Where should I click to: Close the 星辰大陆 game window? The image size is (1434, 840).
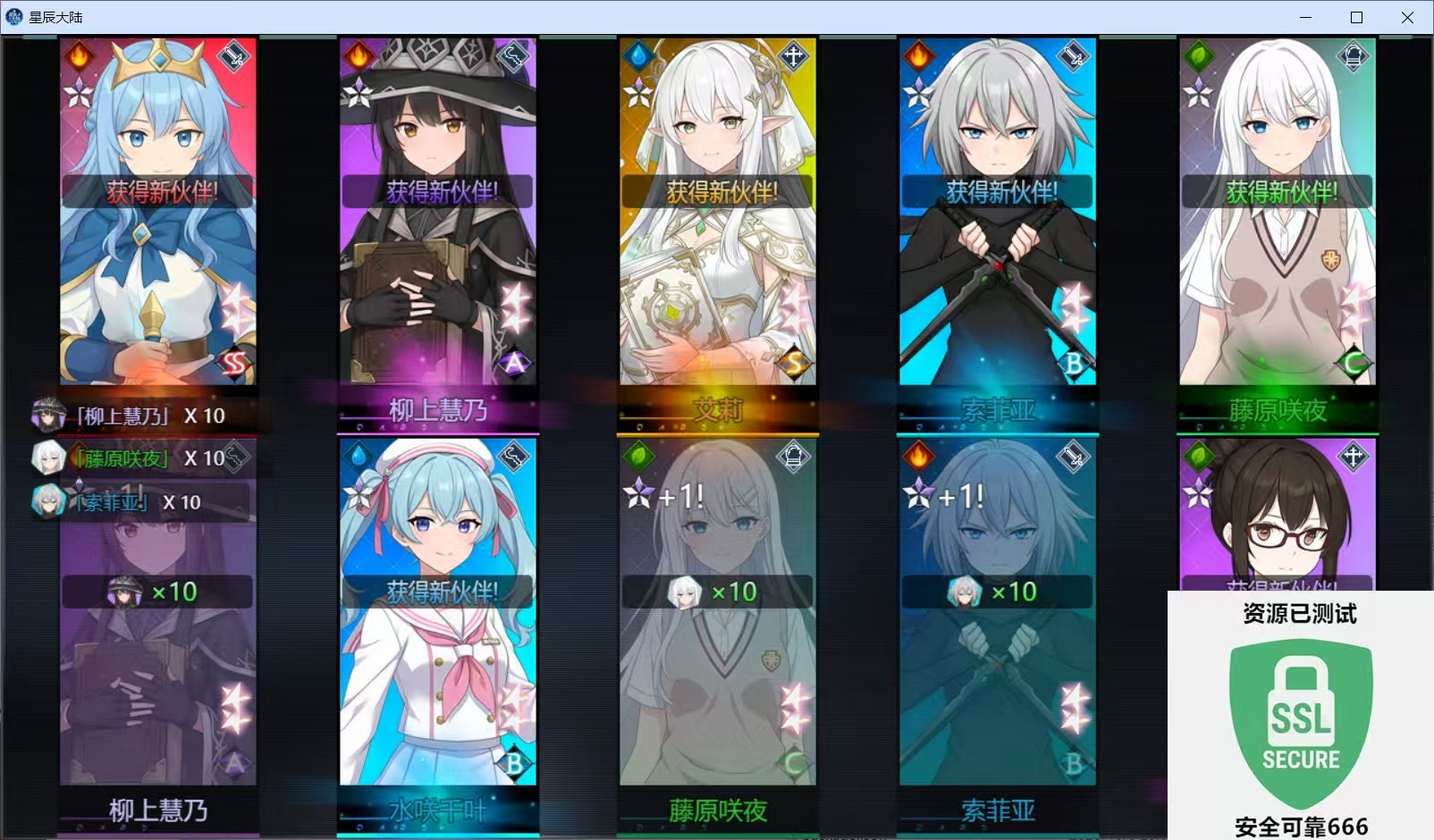click(1407, 17)
